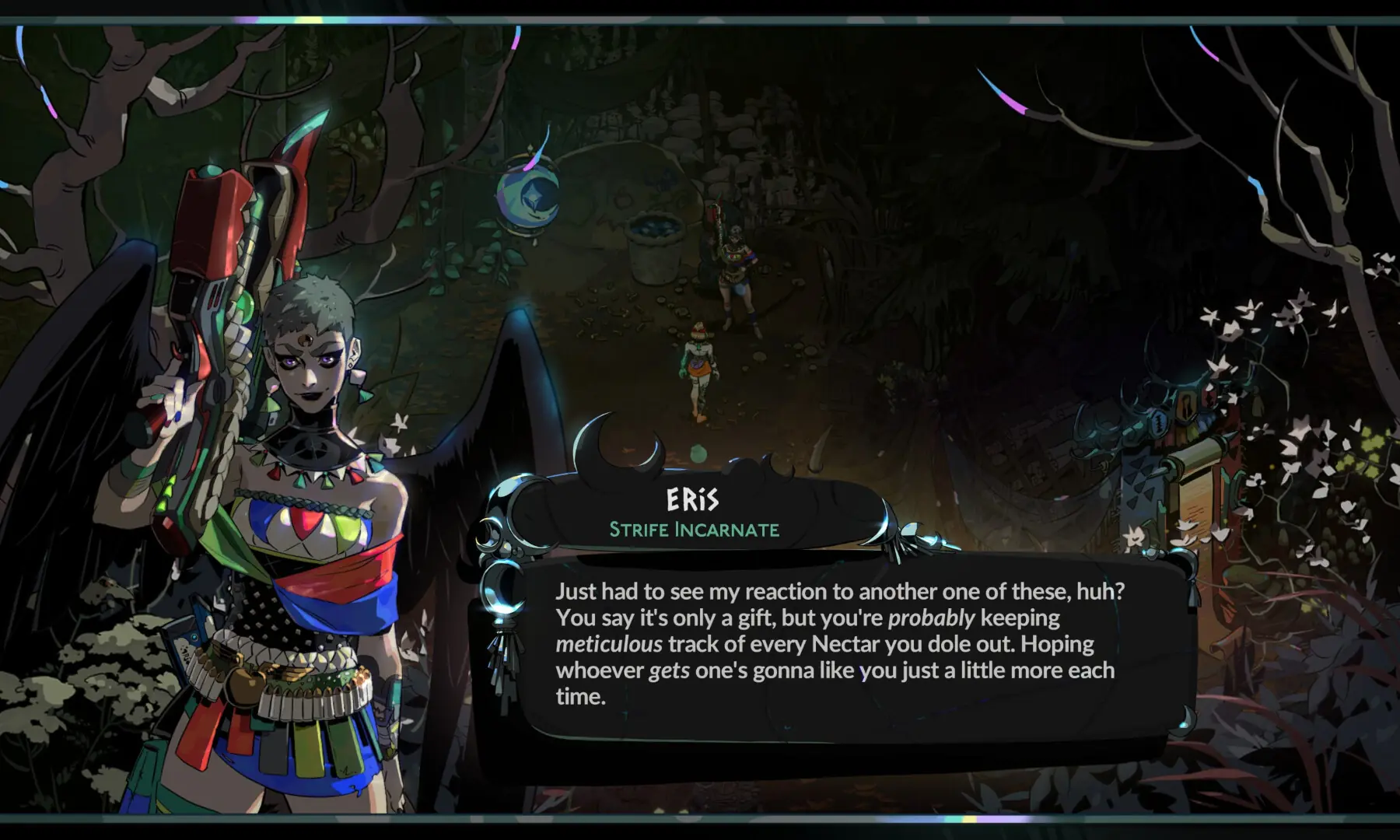1400x840 pixels.
Task: Click the shield emblem on the decorated shrine post
Action: pos(1158,422)
